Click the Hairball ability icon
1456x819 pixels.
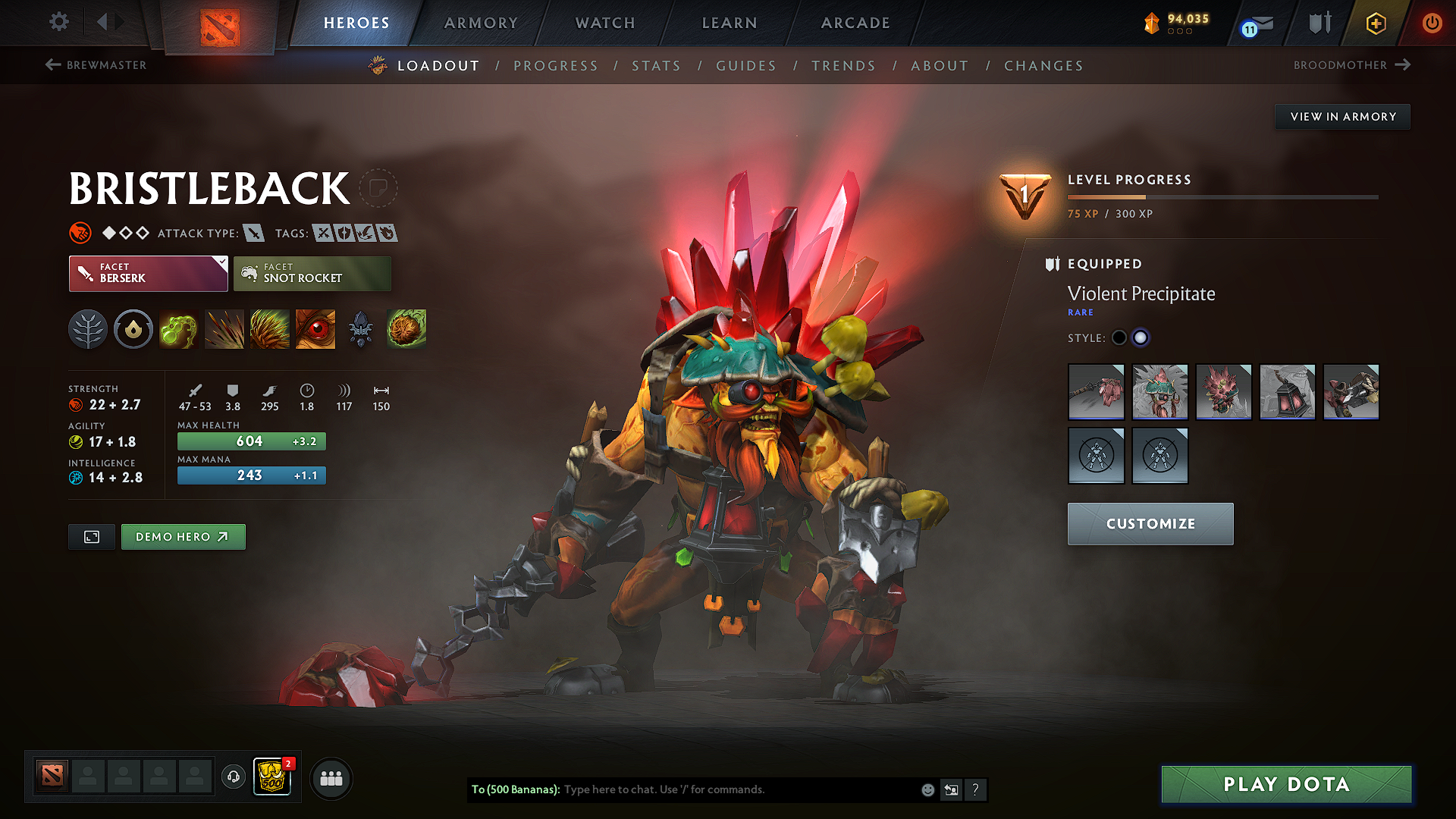[x=406, y=329]
